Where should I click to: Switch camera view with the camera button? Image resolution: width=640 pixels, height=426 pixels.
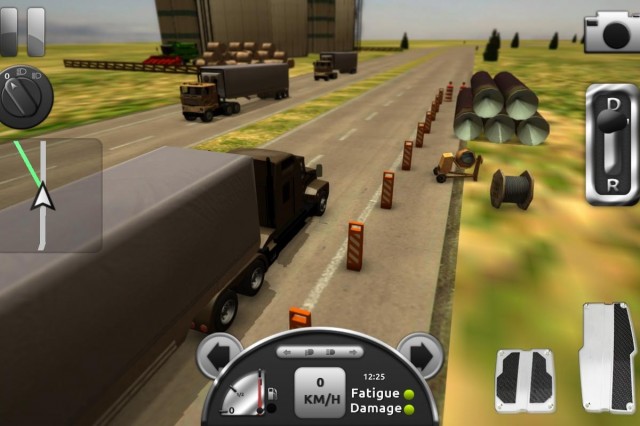click(x=611, y=31)
